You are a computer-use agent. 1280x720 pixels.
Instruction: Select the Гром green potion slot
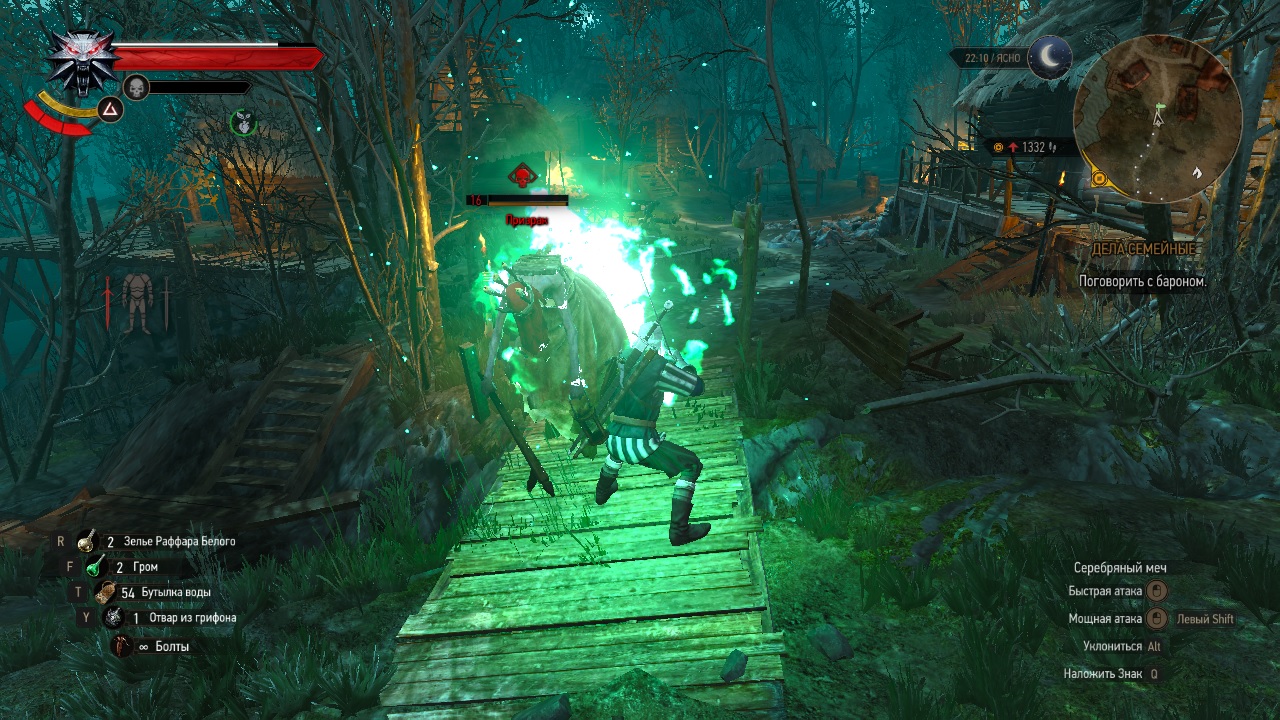pos(95,566)
